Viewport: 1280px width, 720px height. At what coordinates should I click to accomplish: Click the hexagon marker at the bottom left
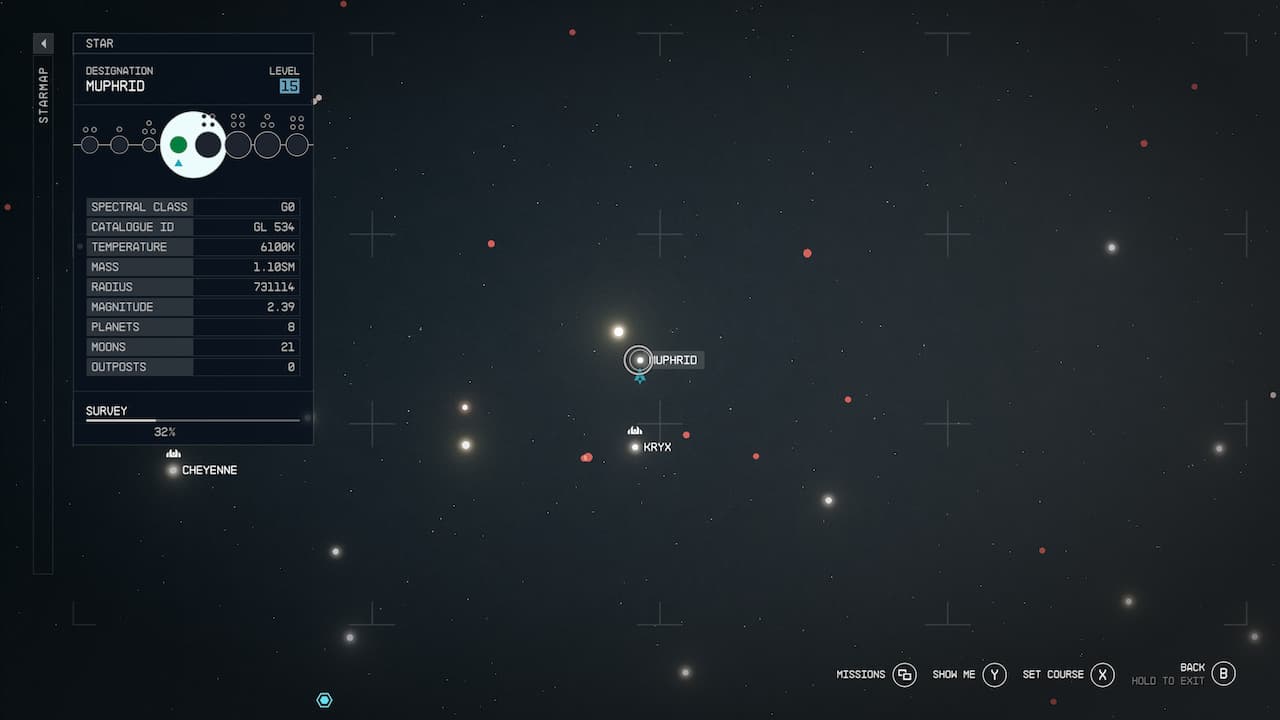324,700
